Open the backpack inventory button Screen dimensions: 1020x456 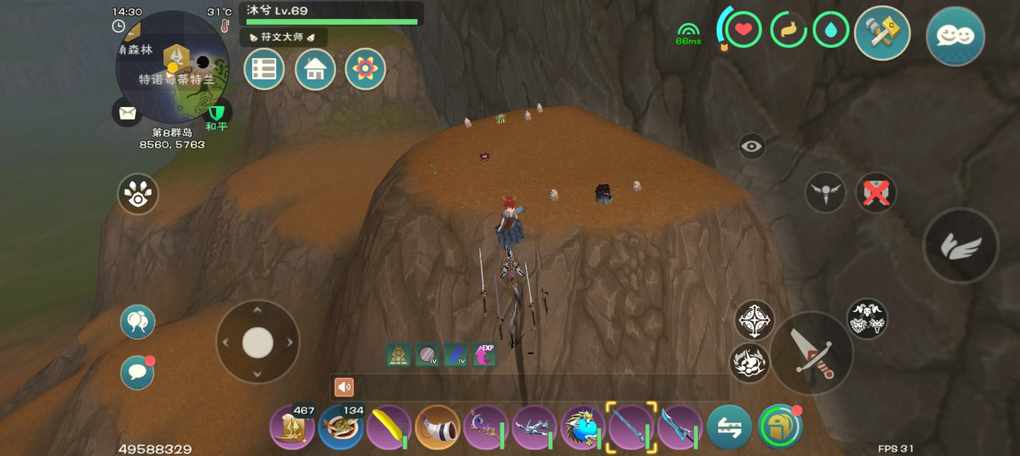(x=780, y=427)
